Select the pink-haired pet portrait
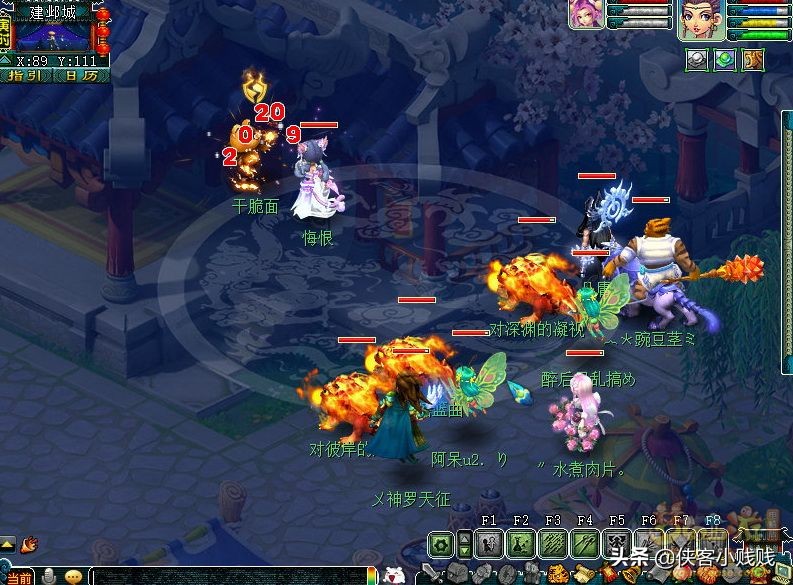This screenshot has width=793, height=585. click(585, 14)
